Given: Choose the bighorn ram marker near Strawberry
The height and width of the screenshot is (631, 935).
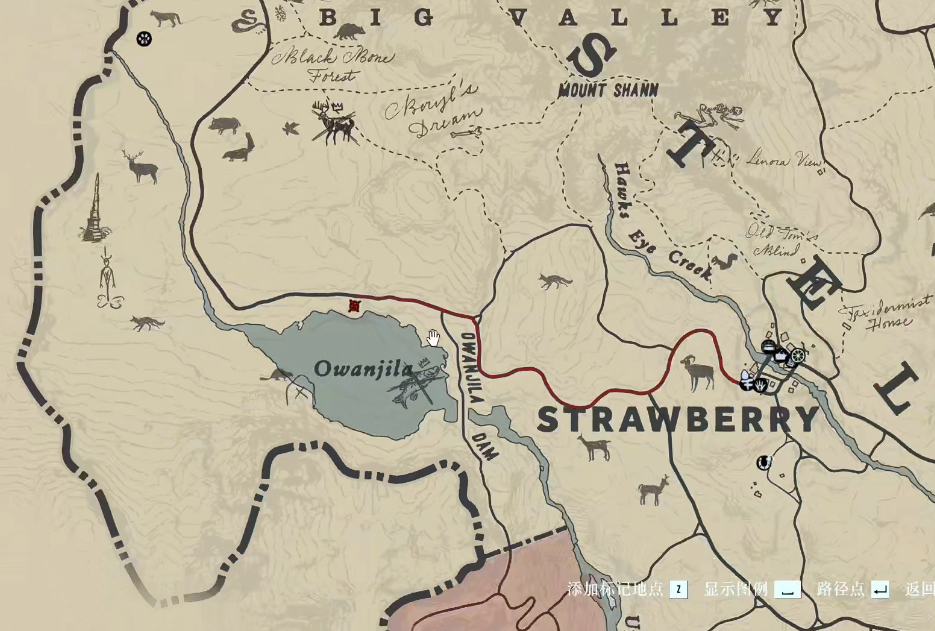Looking at the screenshot, I should pyautogui.click(x=699, y=372).
